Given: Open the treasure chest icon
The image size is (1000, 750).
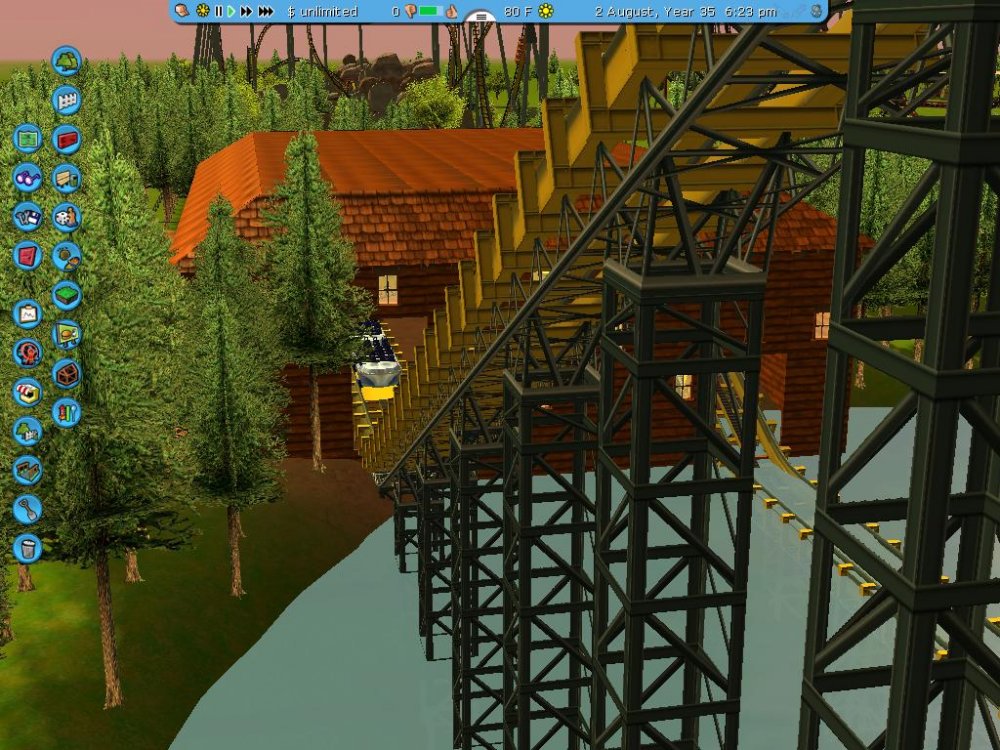Looking at the screenshot, I should tap(66, 373).
